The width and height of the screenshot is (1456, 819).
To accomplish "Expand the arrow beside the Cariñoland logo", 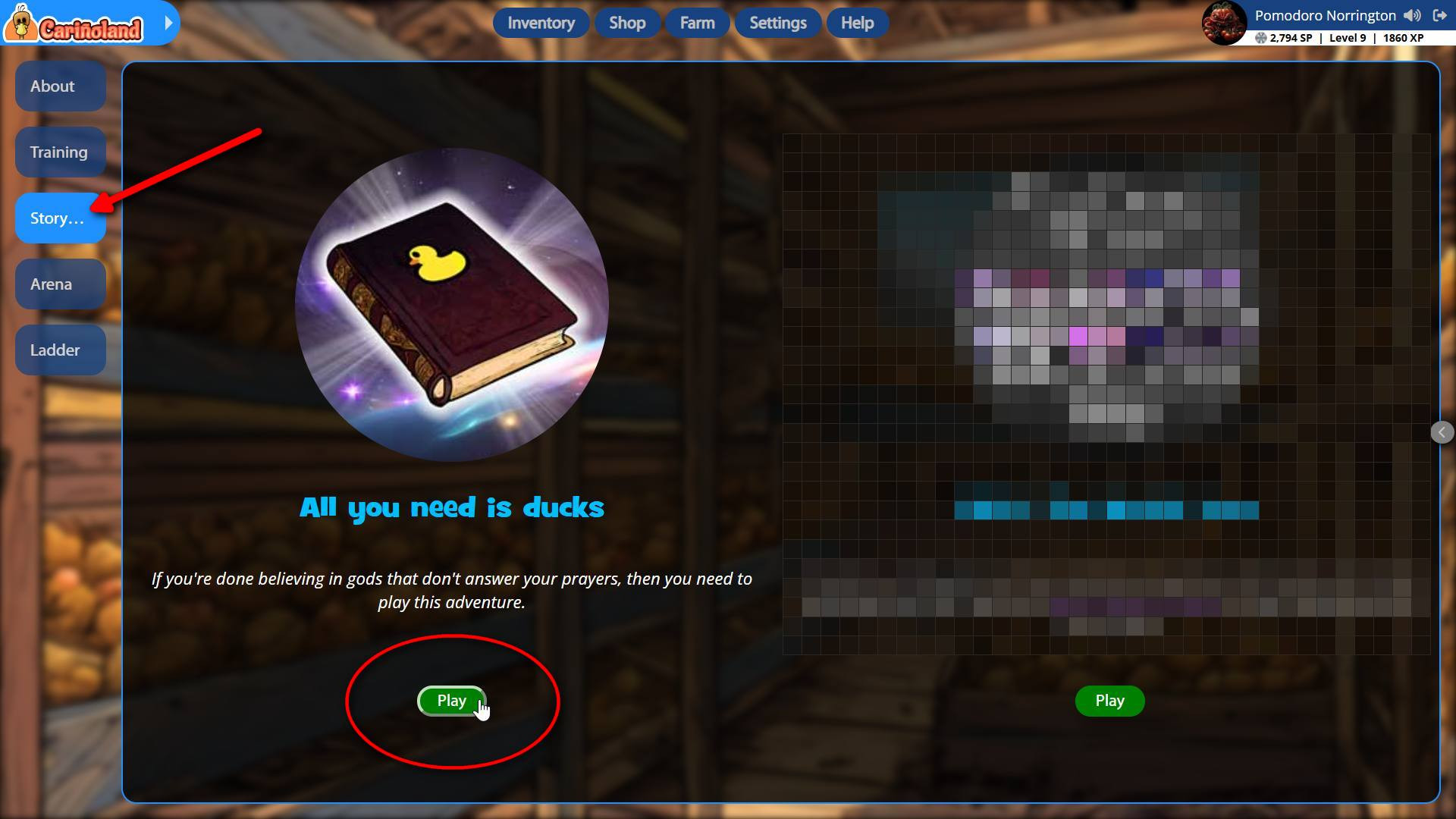I will [x=168, y=23].
